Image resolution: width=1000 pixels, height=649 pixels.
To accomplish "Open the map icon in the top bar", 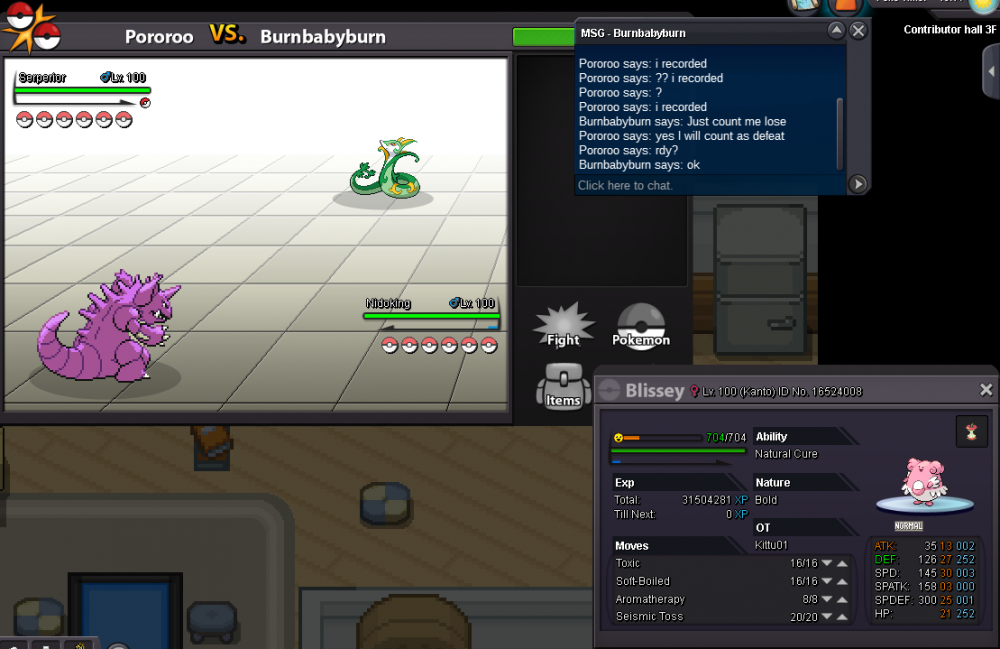I will [803, 6].
